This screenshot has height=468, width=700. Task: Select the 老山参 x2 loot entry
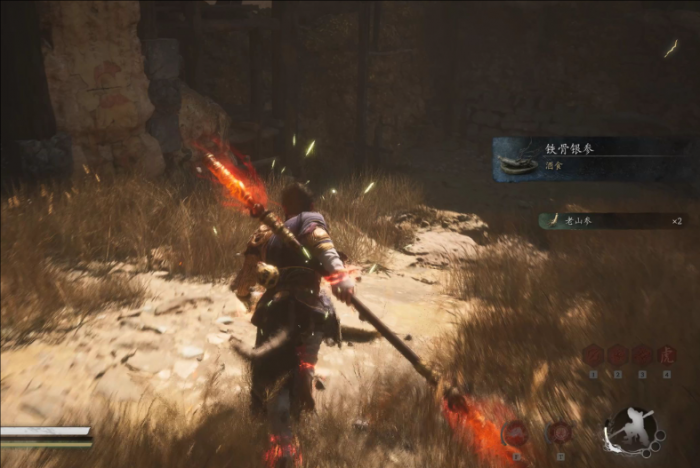coord(612,220)
